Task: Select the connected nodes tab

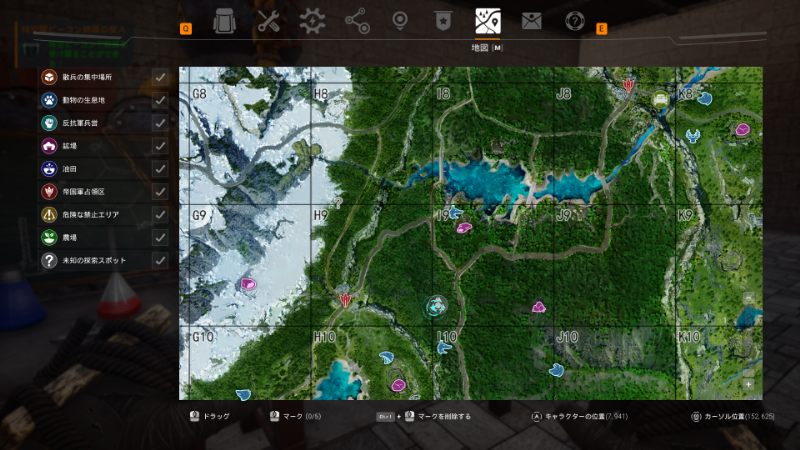Action: pos(356,20)
